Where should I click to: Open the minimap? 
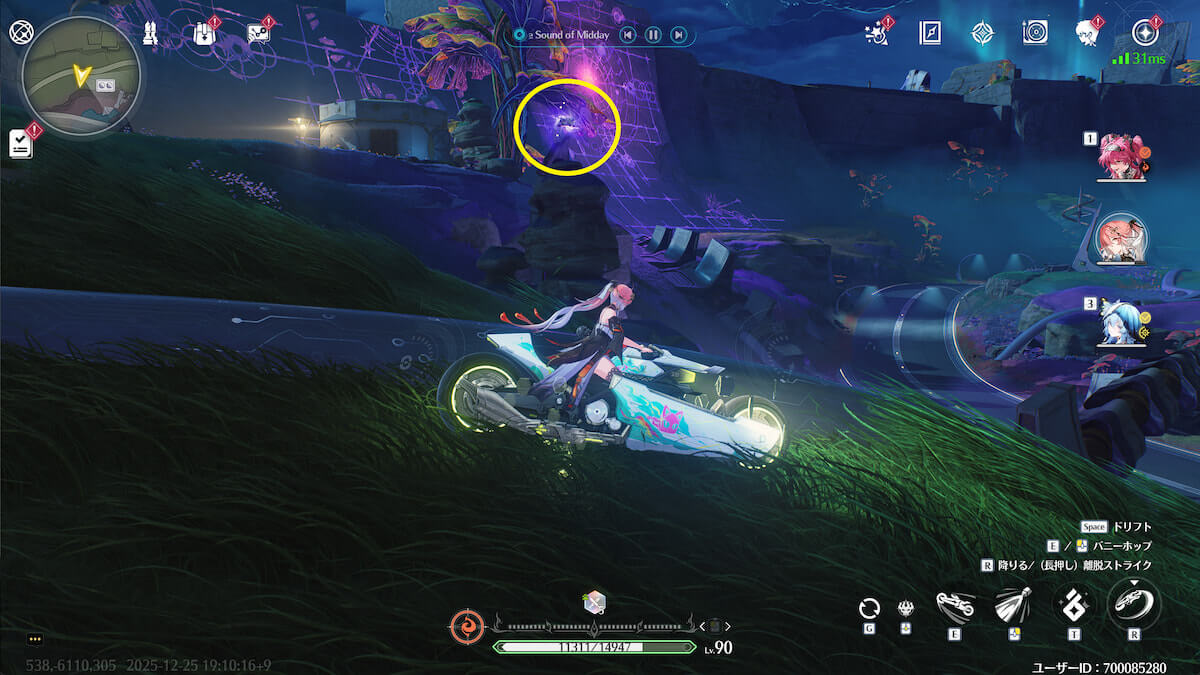point(81,75)
